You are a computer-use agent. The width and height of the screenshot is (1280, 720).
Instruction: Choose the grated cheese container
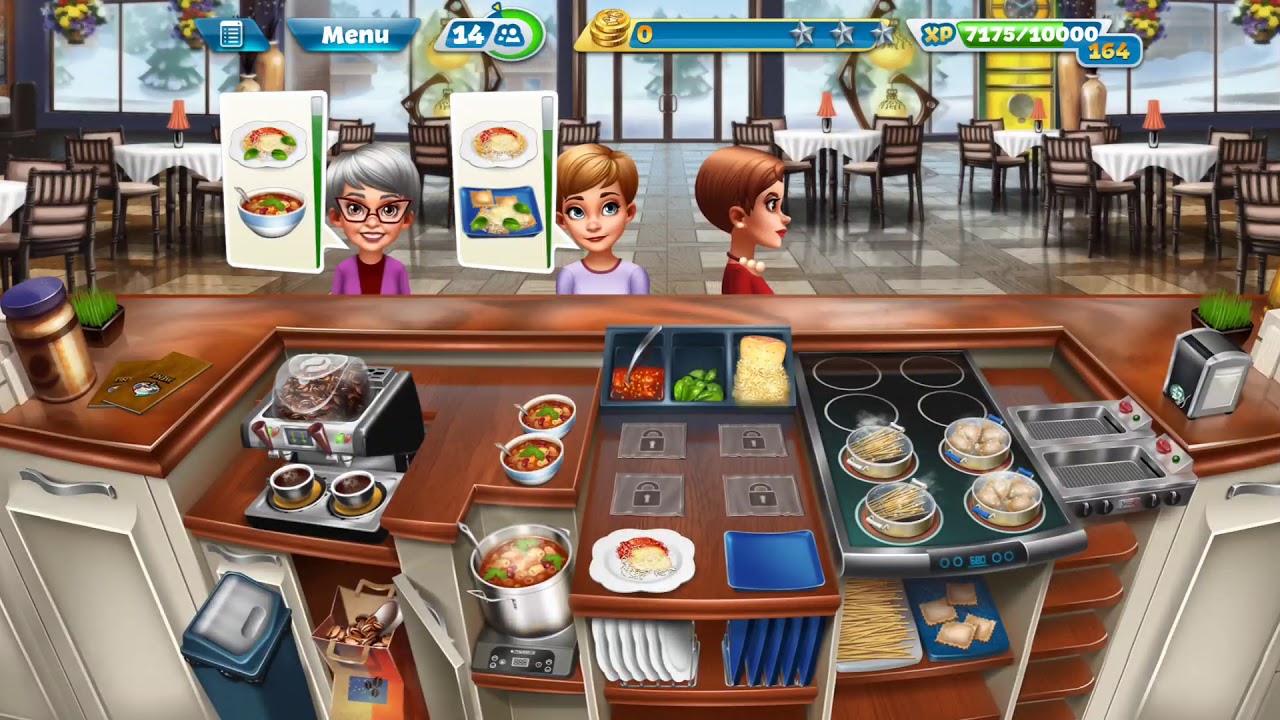coord(761,372)
